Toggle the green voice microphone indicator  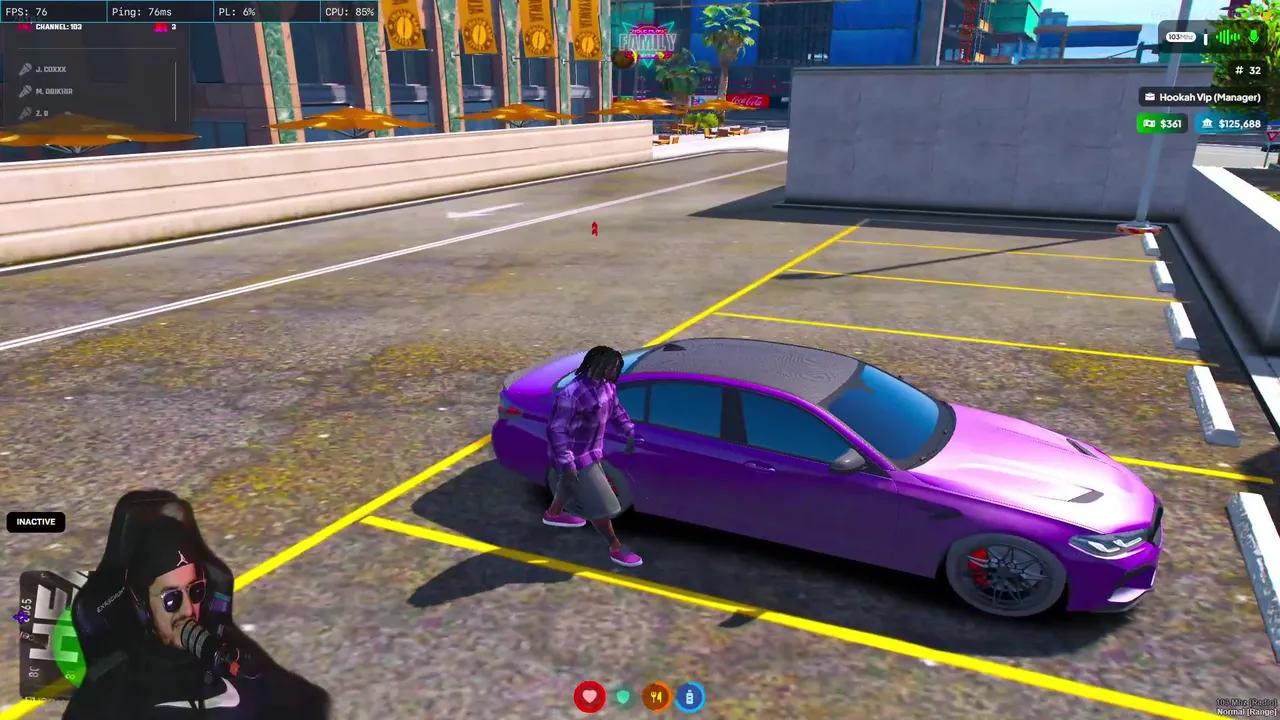click(1253, 37)
